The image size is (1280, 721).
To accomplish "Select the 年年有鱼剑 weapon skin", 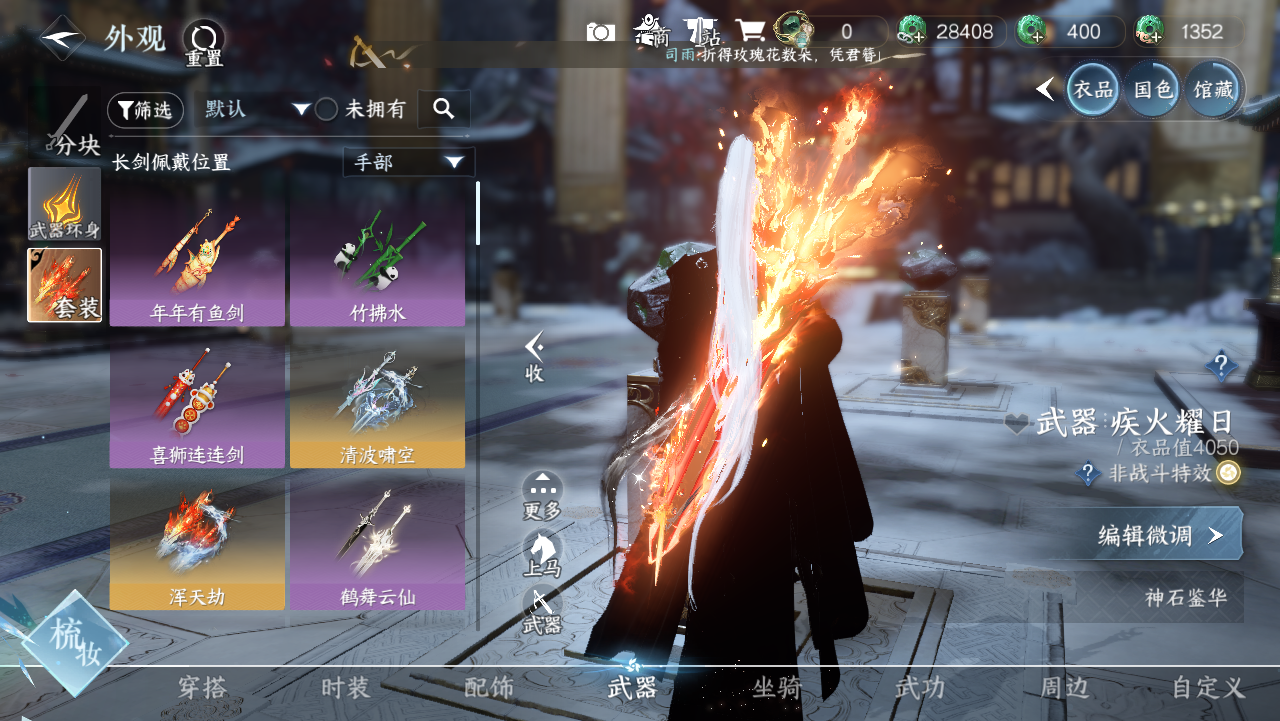I will pos(197,259).
